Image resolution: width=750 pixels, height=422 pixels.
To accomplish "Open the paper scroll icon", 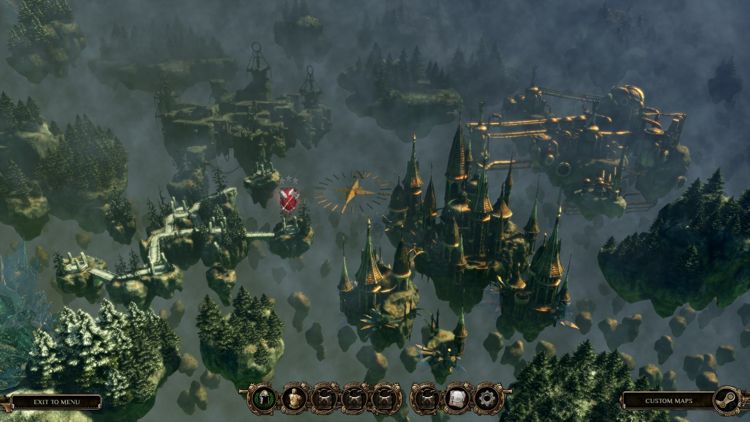I will [x=457, y=399].
